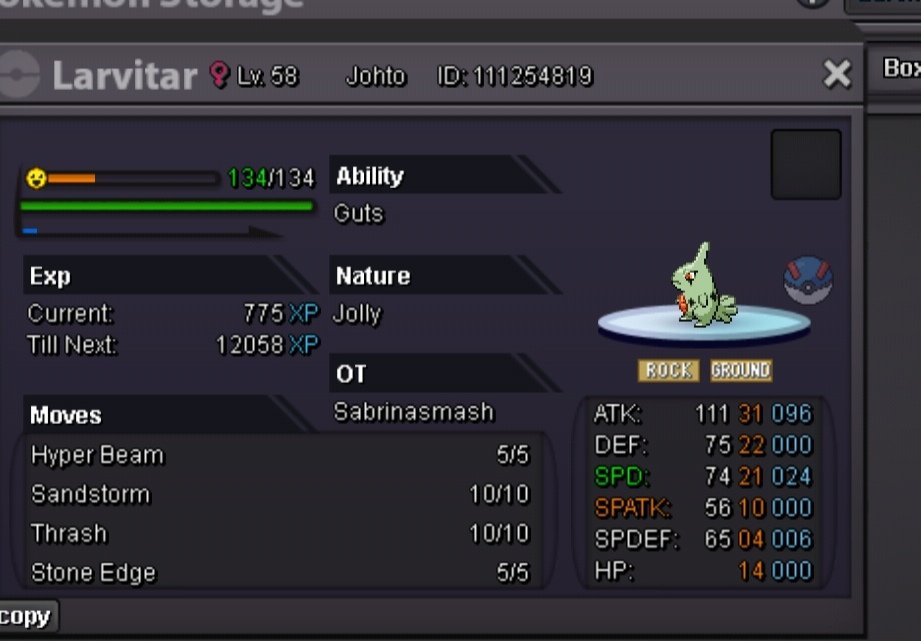Click the Ground type badge
This screenshot has height=641, width=921.
pos(740,371)
